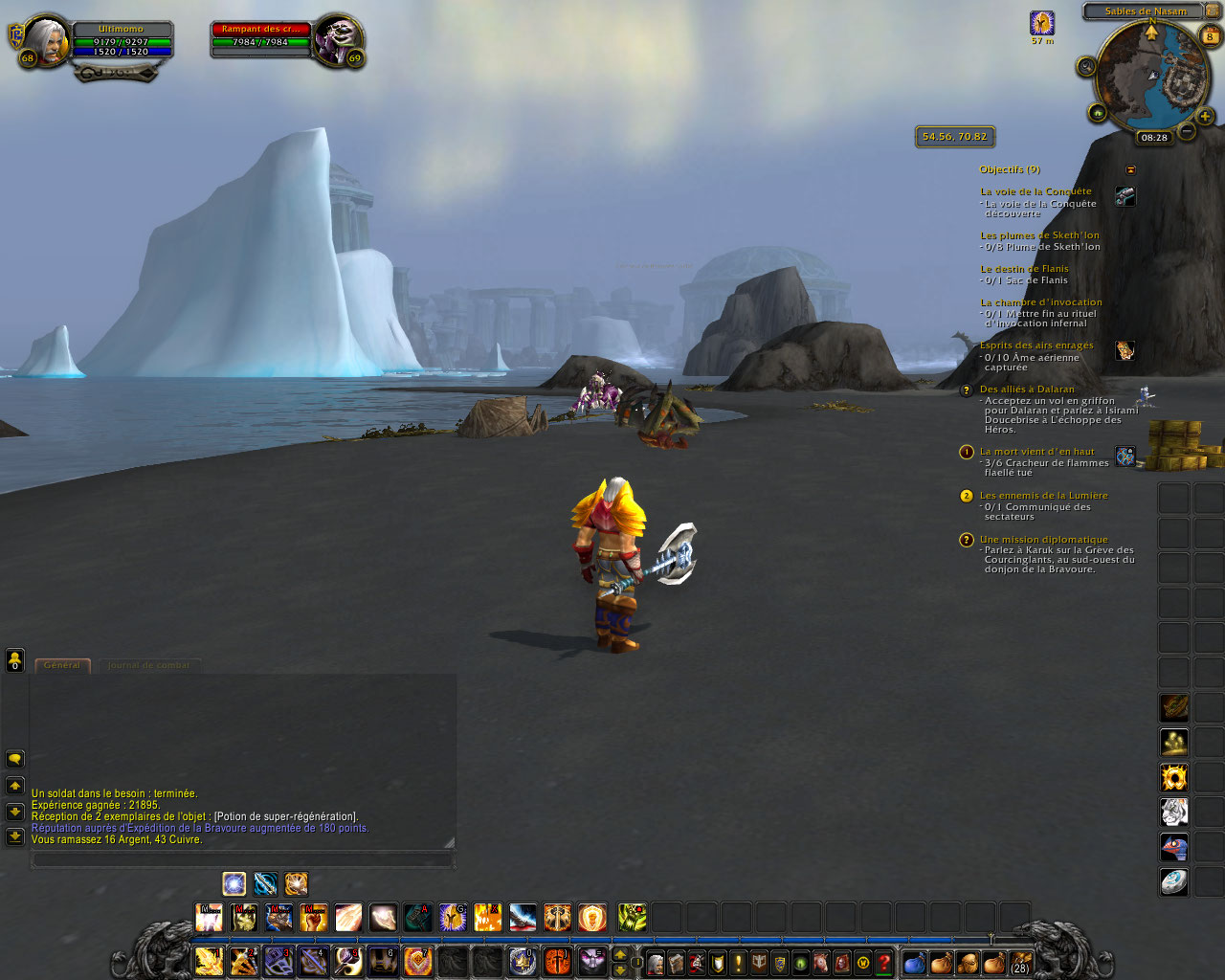Screen dimensions: 1225x980
Task: Open the blue backpack bag slot
Action: coord(915,963)
